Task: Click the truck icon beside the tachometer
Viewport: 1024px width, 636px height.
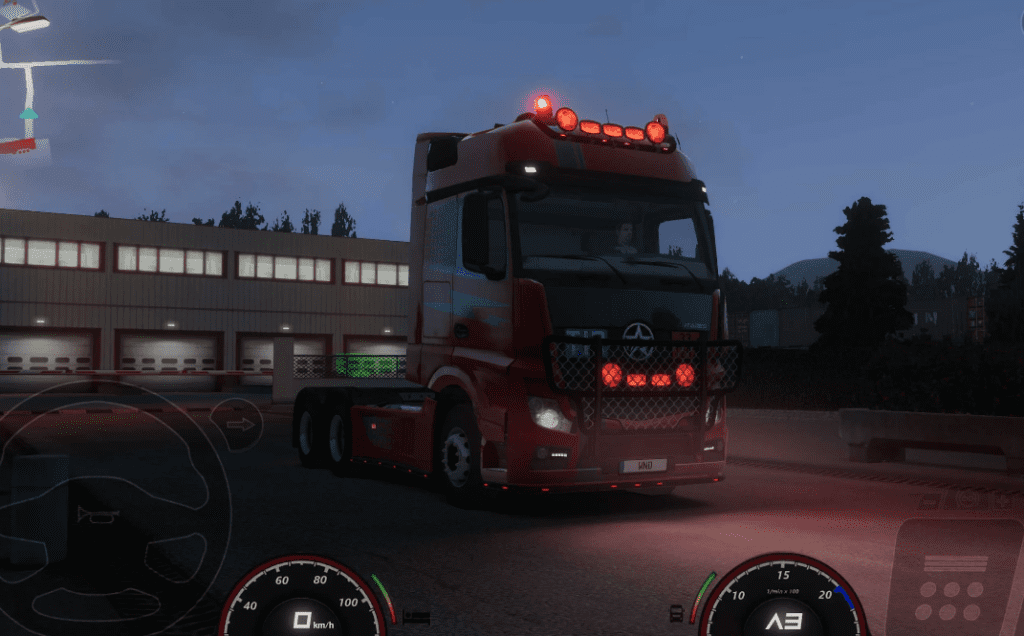Action: 677,612
